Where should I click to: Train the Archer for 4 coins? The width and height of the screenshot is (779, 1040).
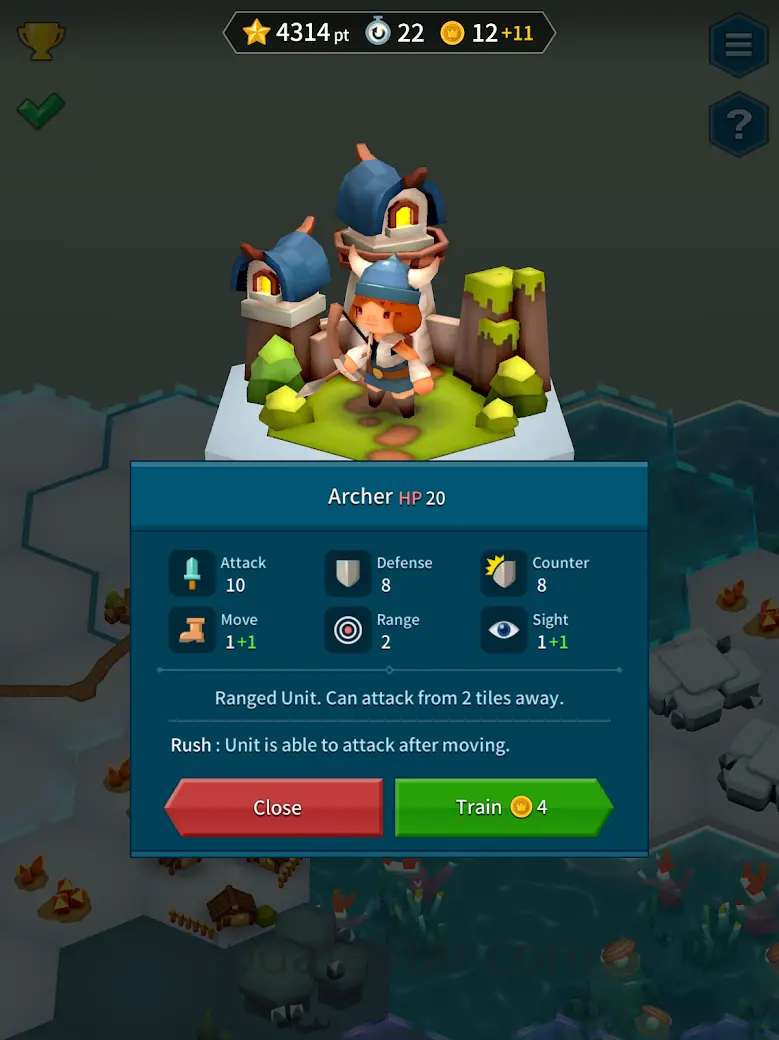coord(502,807)
